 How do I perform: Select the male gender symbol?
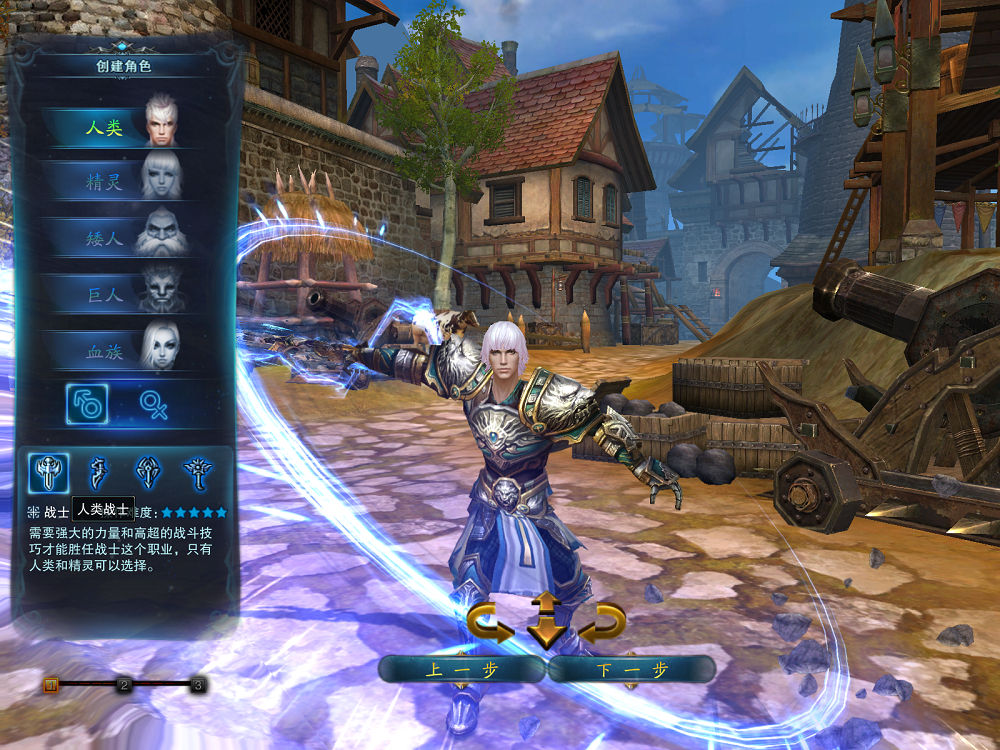point(87,404)
